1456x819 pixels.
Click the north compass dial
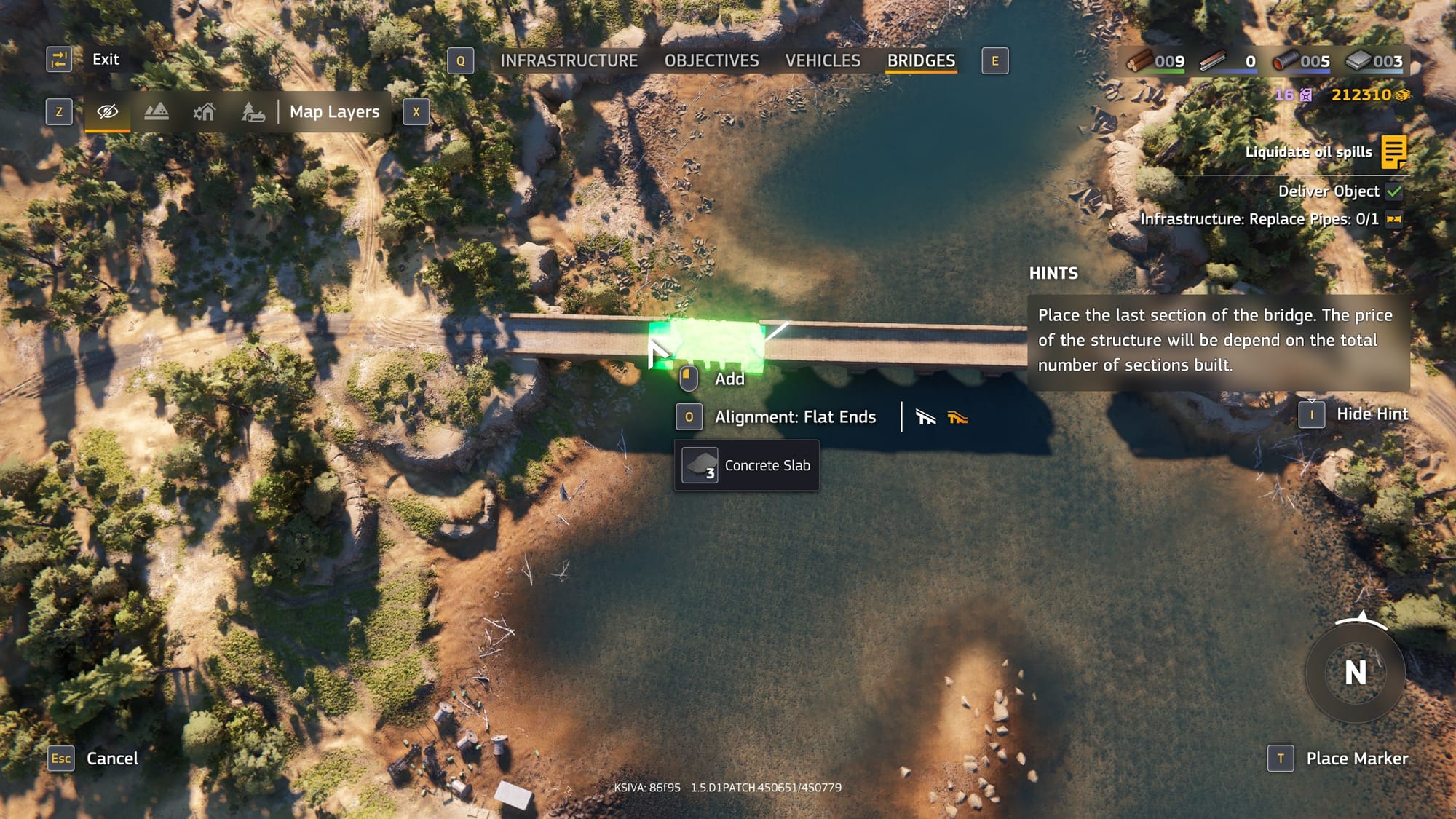click(1355, 673)
